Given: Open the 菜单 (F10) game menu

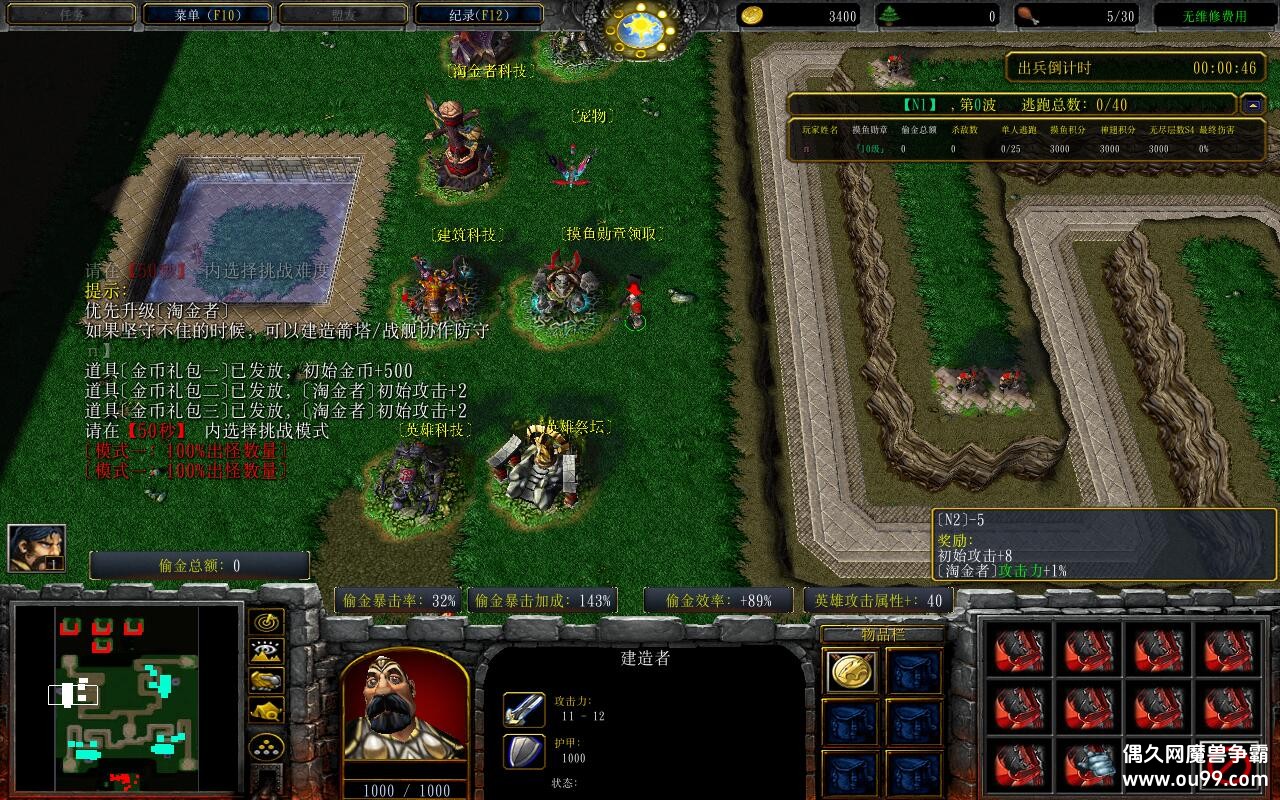Looking at the screenshot, I should click(x=207, y=15).
